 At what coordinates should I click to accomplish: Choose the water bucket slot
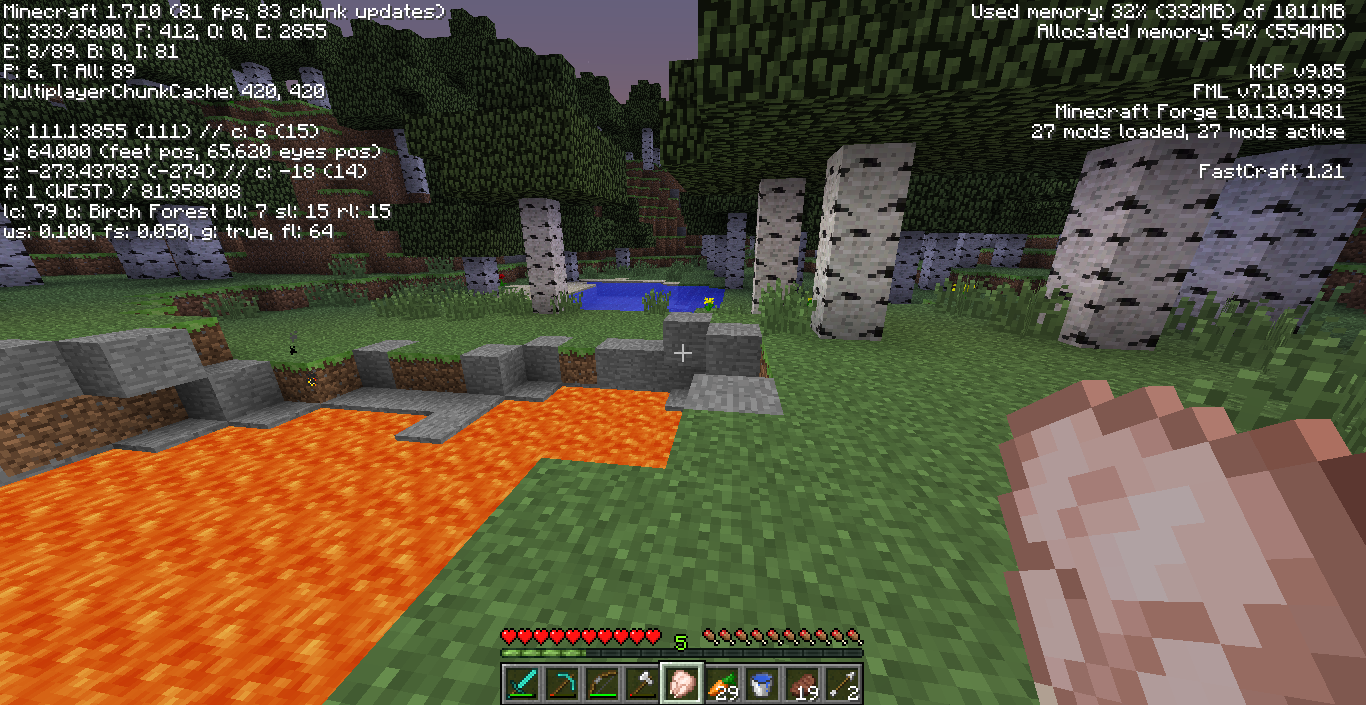[x=762, y=684]
